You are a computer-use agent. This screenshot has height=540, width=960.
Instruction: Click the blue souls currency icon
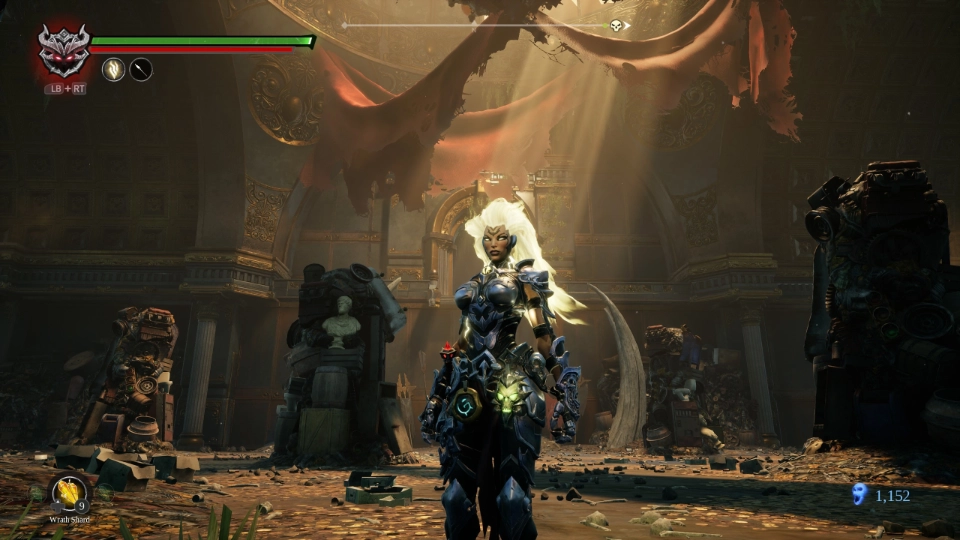click(x=859, y=494)
